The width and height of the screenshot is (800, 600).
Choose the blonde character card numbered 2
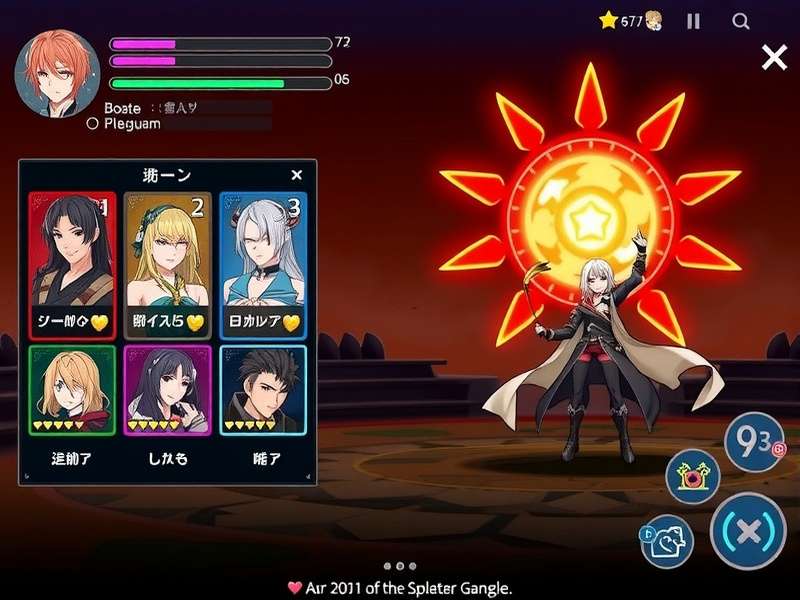pos(168,265)
